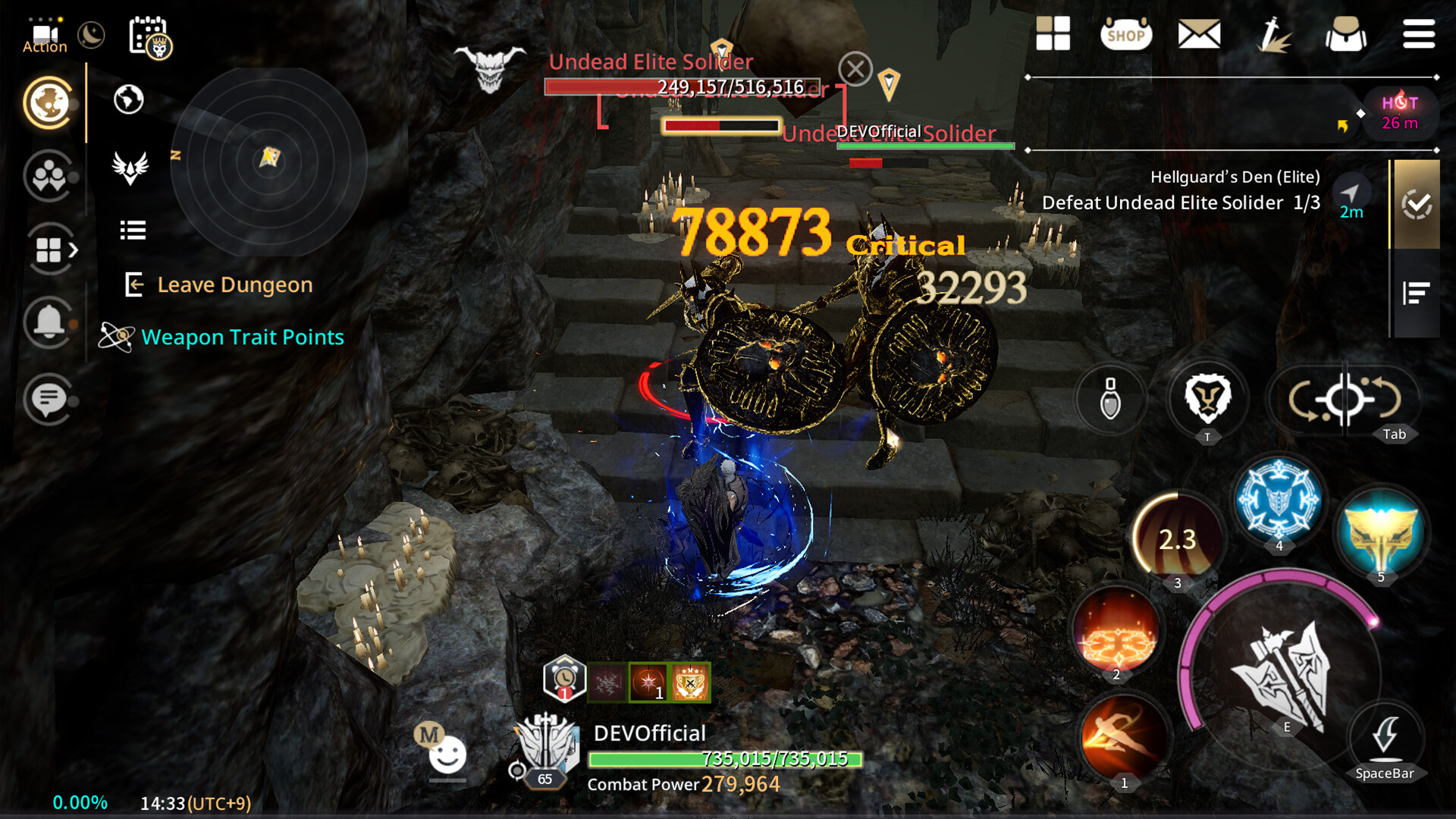Open the smiley emote icon

[447, 752]
